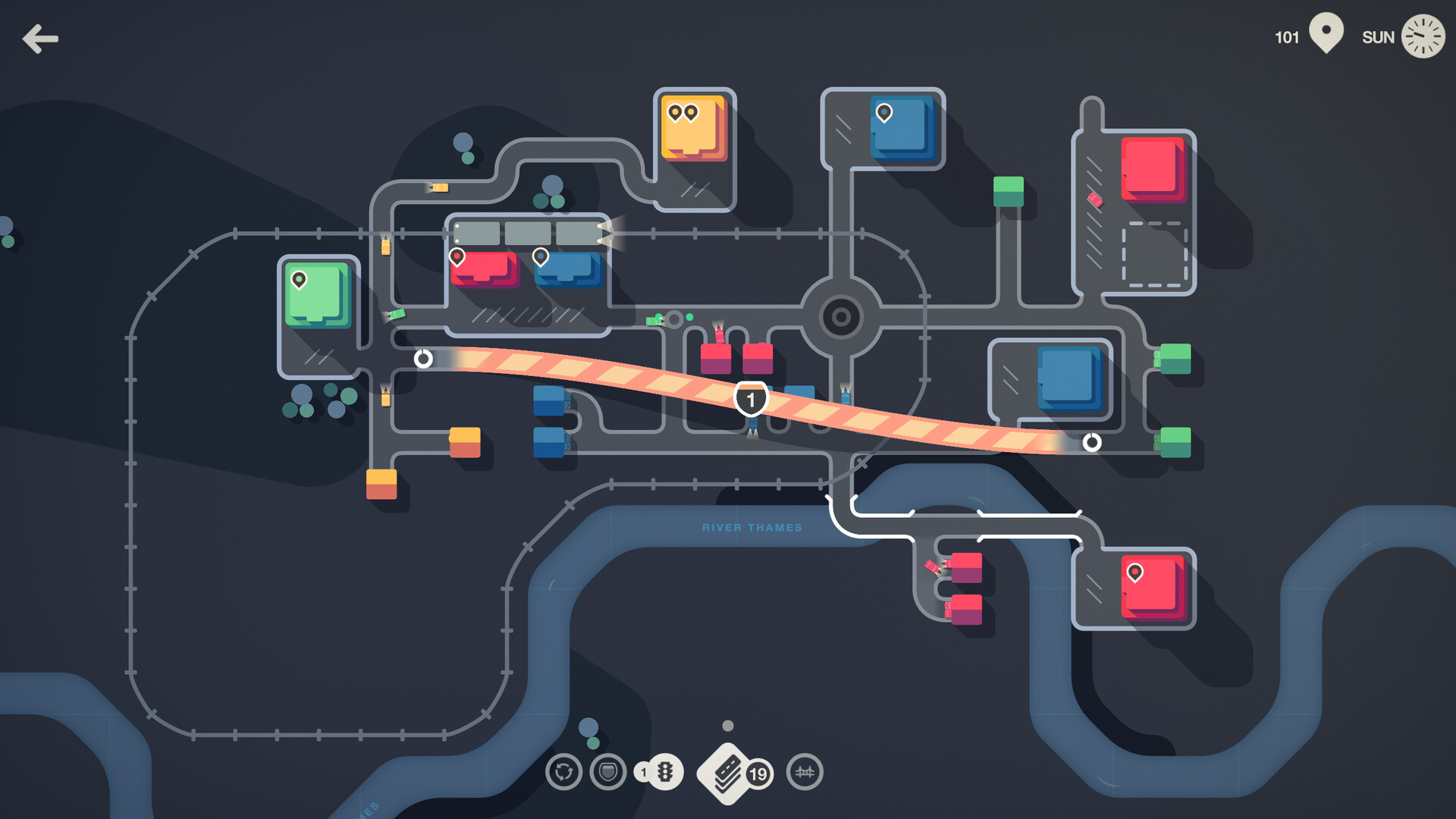Pick the traffic light tool
Image resolution: width=1456 pixels, height=819 pixels.
point(664,772)
